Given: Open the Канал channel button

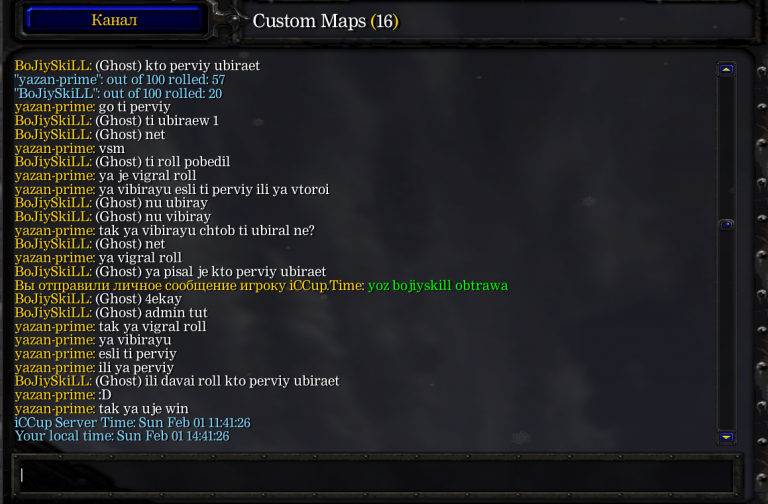Looking at the screenshot, I should tap(114, 19).
